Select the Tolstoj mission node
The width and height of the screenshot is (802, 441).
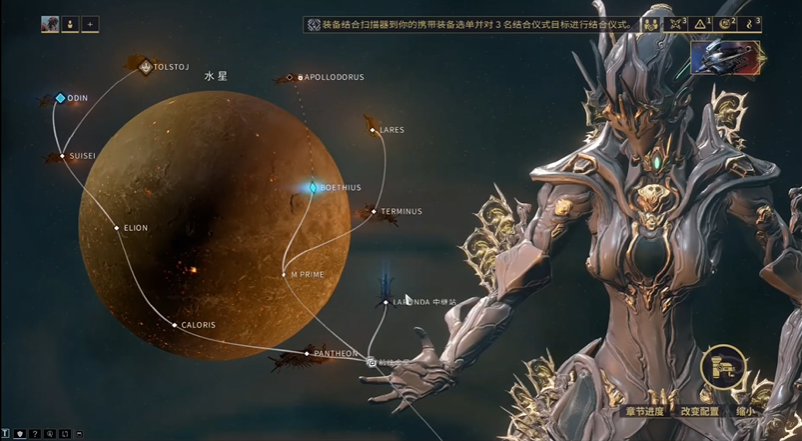pos(145,68)
